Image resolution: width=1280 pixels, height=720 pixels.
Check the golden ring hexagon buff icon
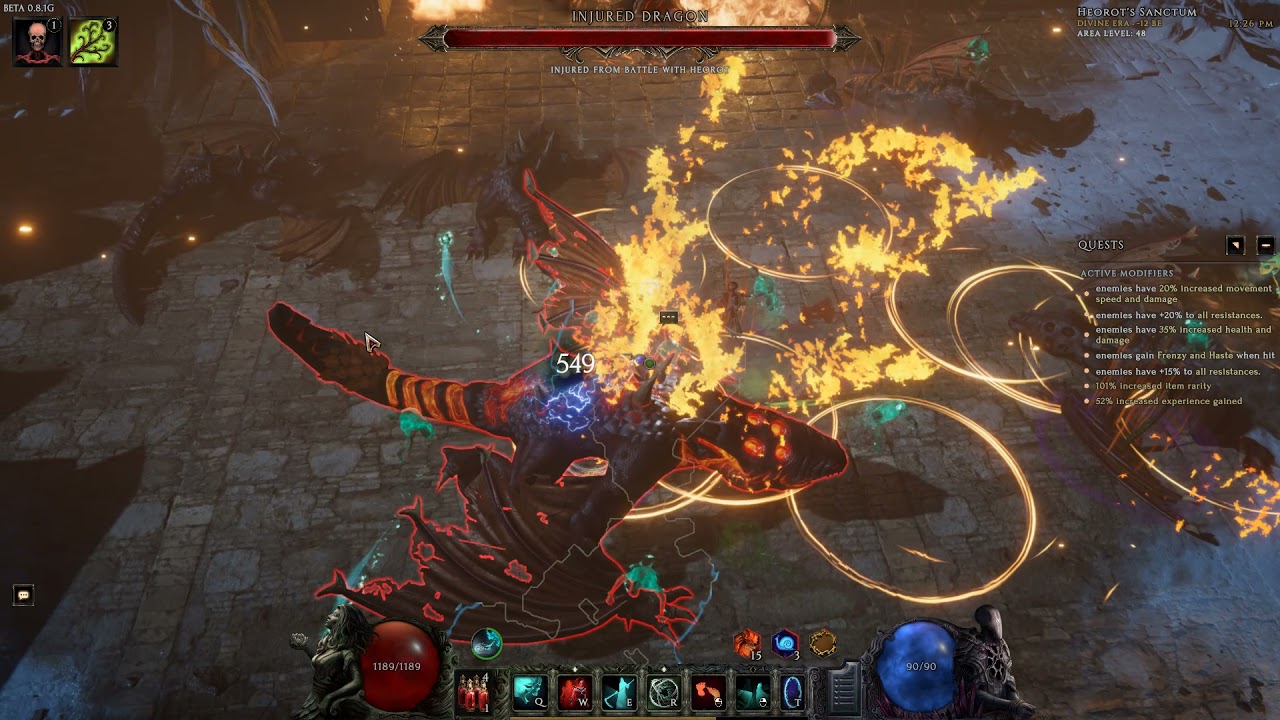(x=823, y=643)
